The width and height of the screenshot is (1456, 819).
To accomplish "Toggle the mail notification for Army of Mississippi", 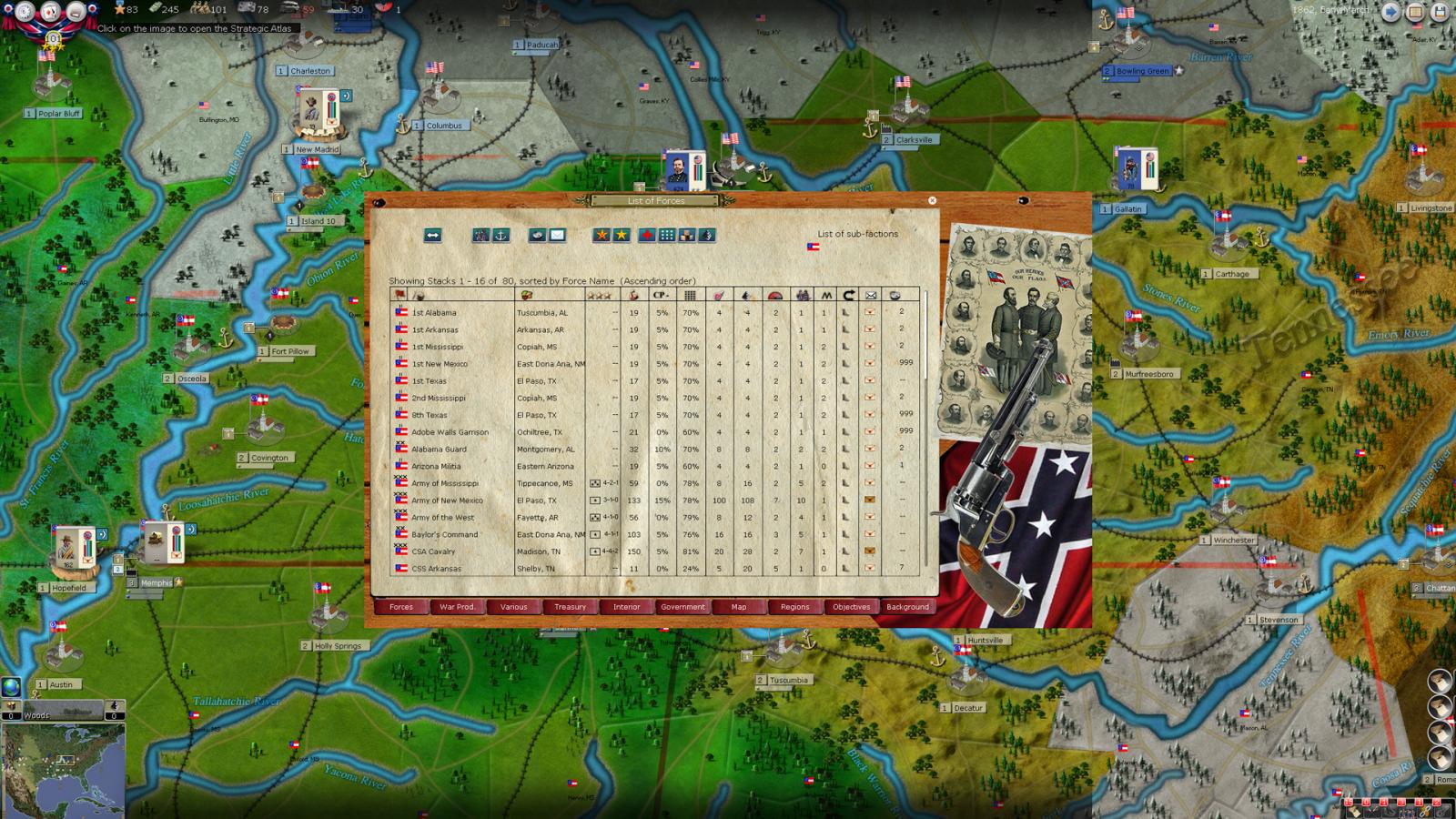I will point(869,483).
